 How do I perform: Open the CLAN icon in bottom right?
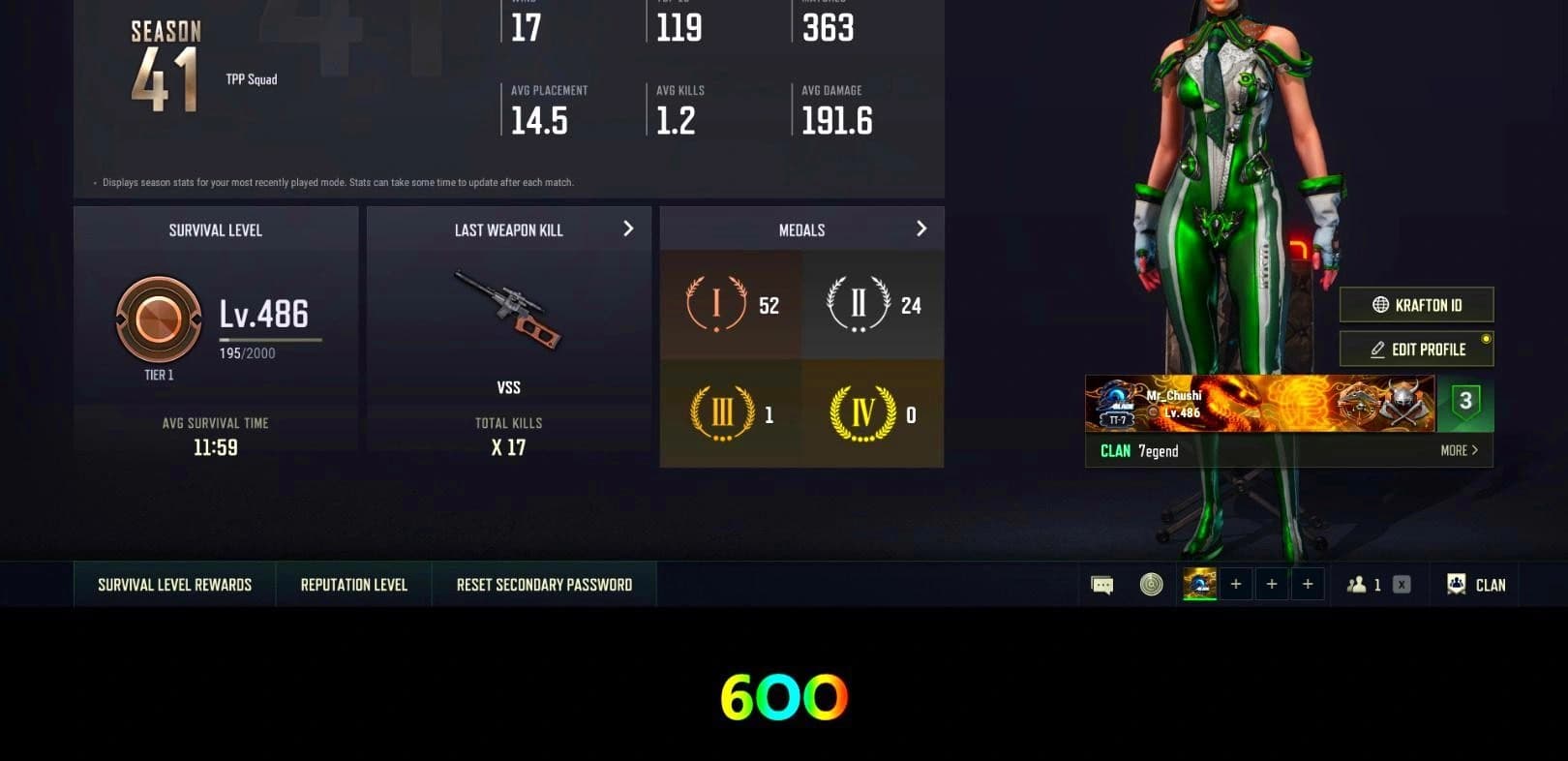pos(1457,584)
